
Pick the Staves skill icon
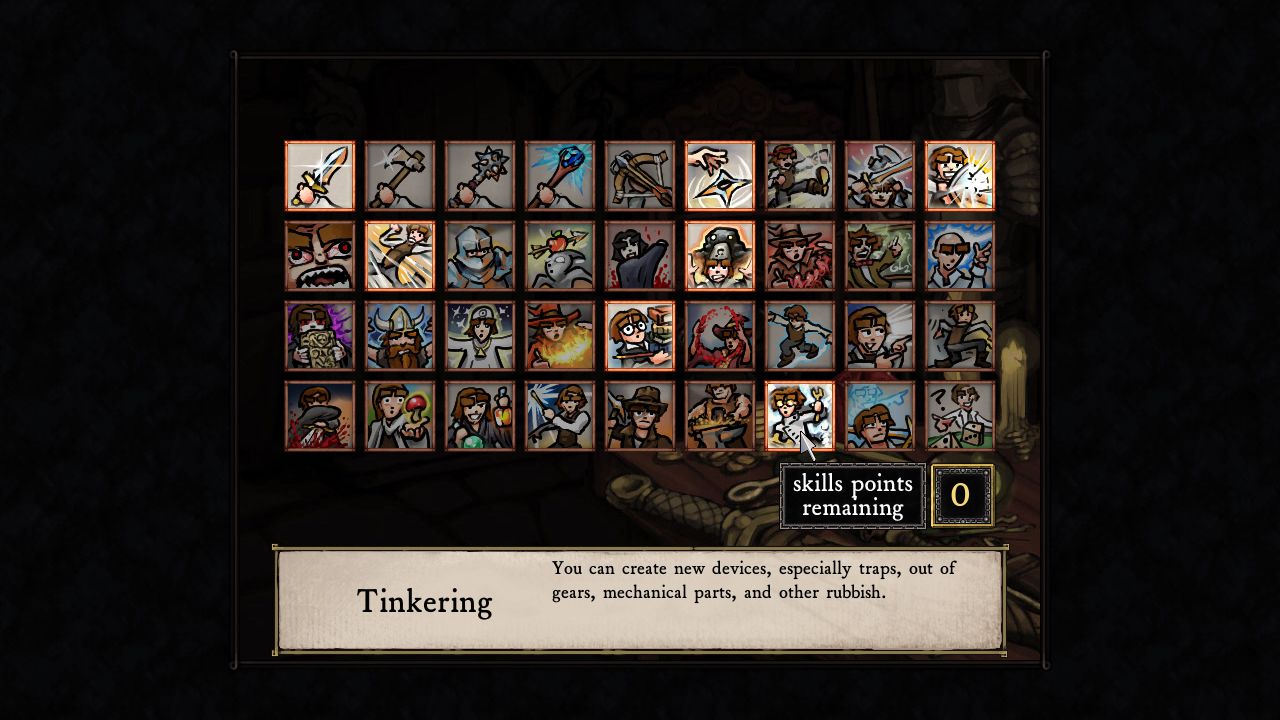[560, 175]
